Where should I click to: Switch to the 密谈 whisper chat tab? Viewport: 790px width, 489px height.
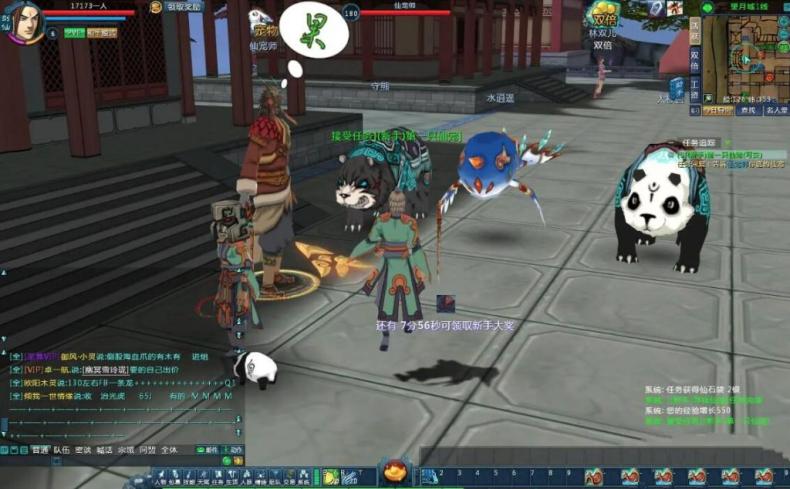coord(83,450)
